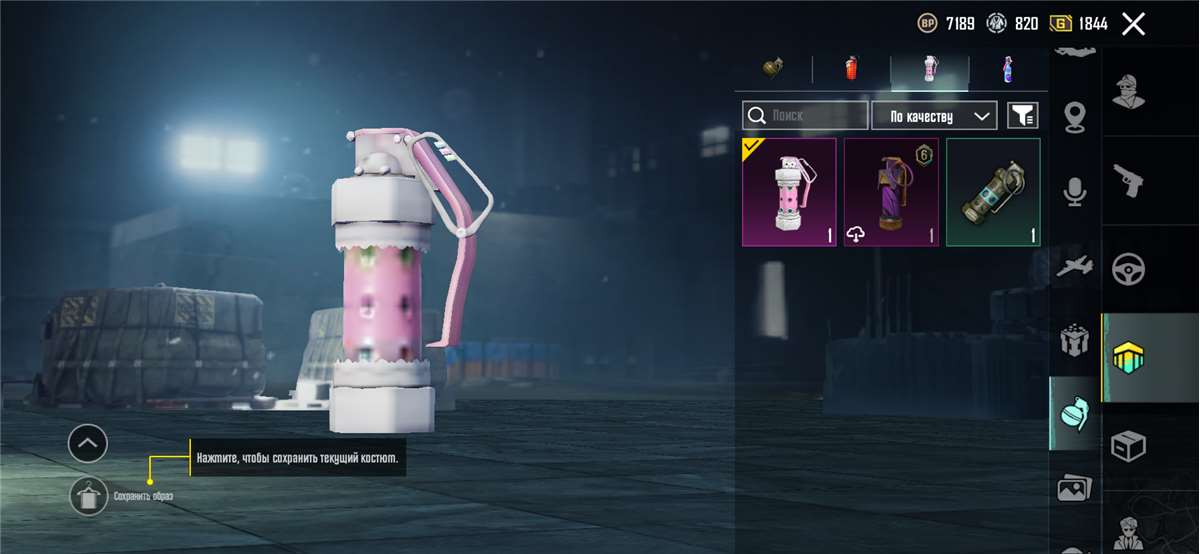1200x554 pixels.
Task: Collapse the panel with the up-arrow button
Action: [88, 442]
